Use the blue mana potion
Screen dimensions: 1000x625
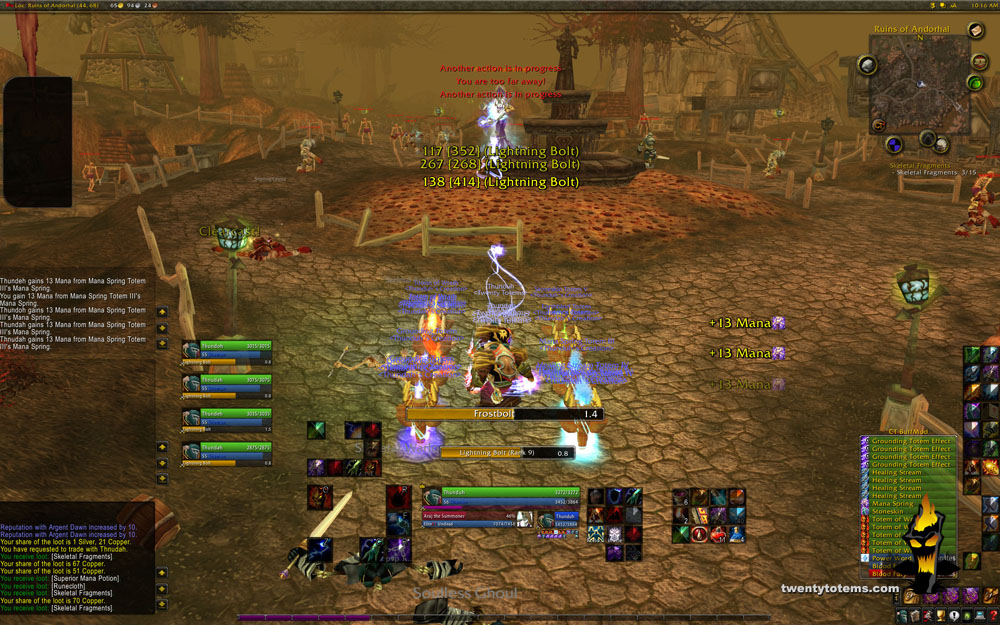click(737, 534)
